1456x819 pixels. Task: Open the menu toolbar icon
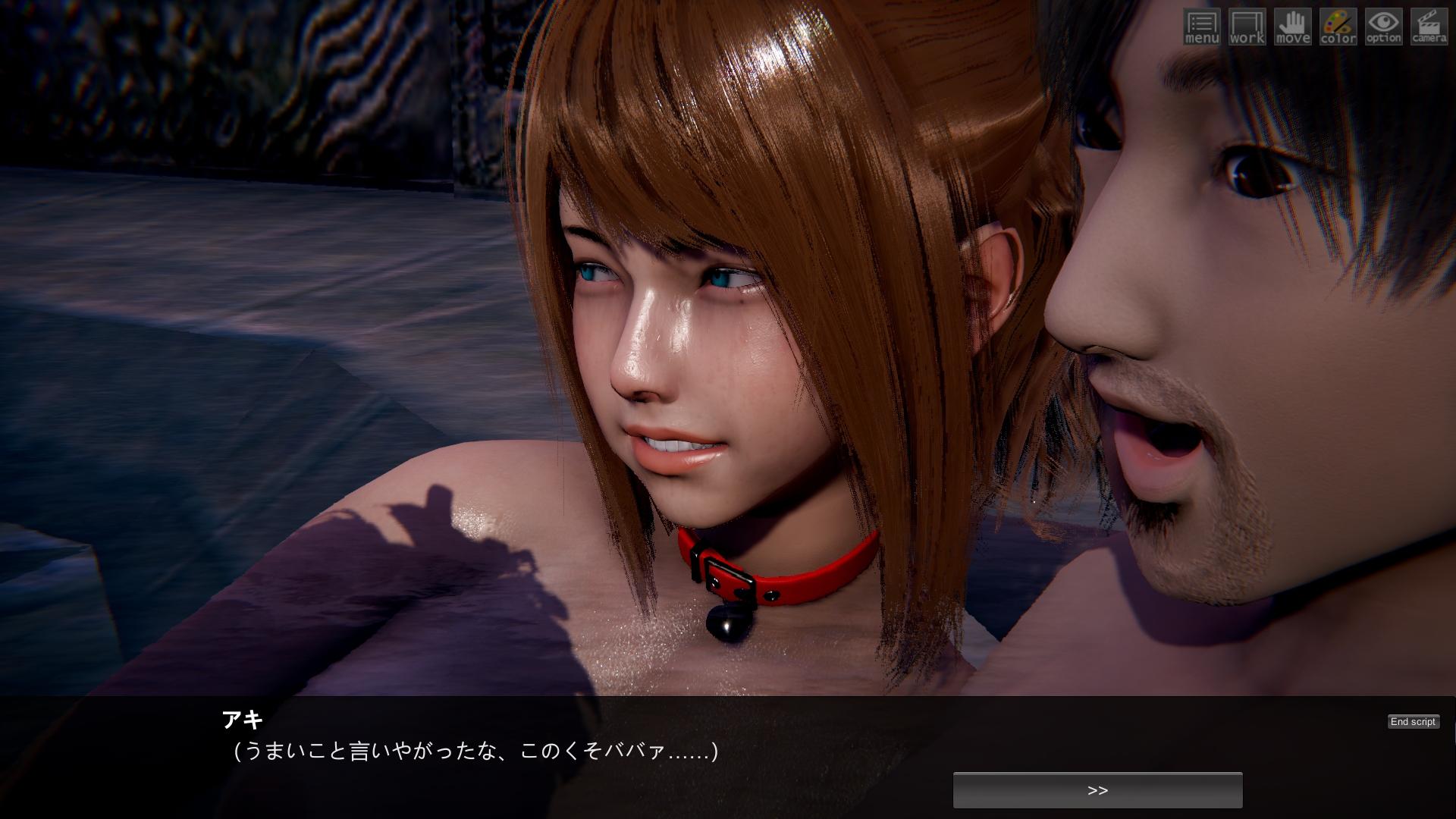1201,27
